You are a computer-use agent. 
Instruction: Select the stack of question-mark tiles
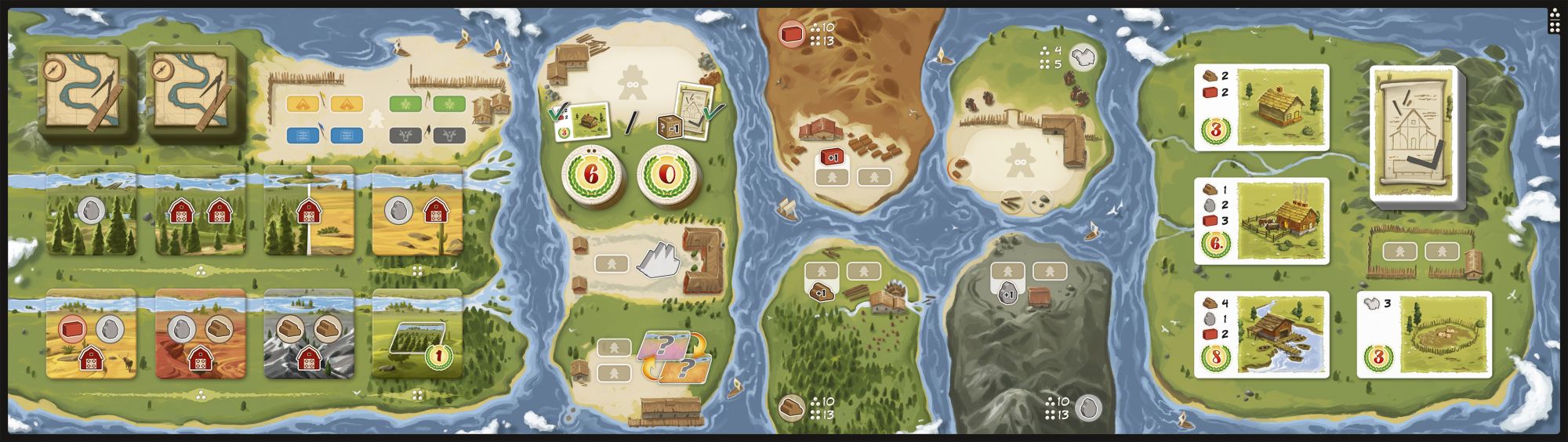pyautogui.click(x=671, y=357)
